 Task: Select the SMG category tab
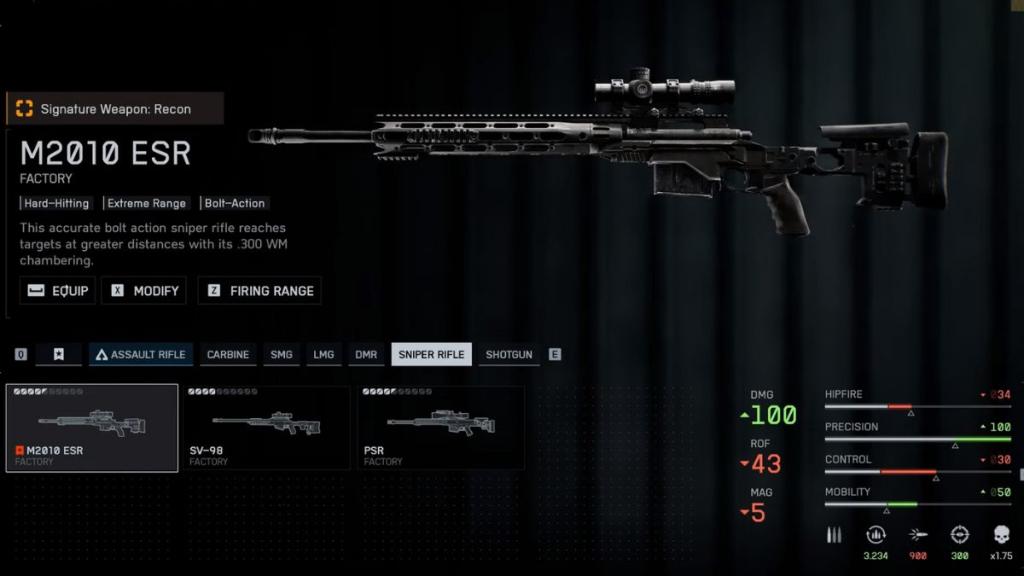282,355
